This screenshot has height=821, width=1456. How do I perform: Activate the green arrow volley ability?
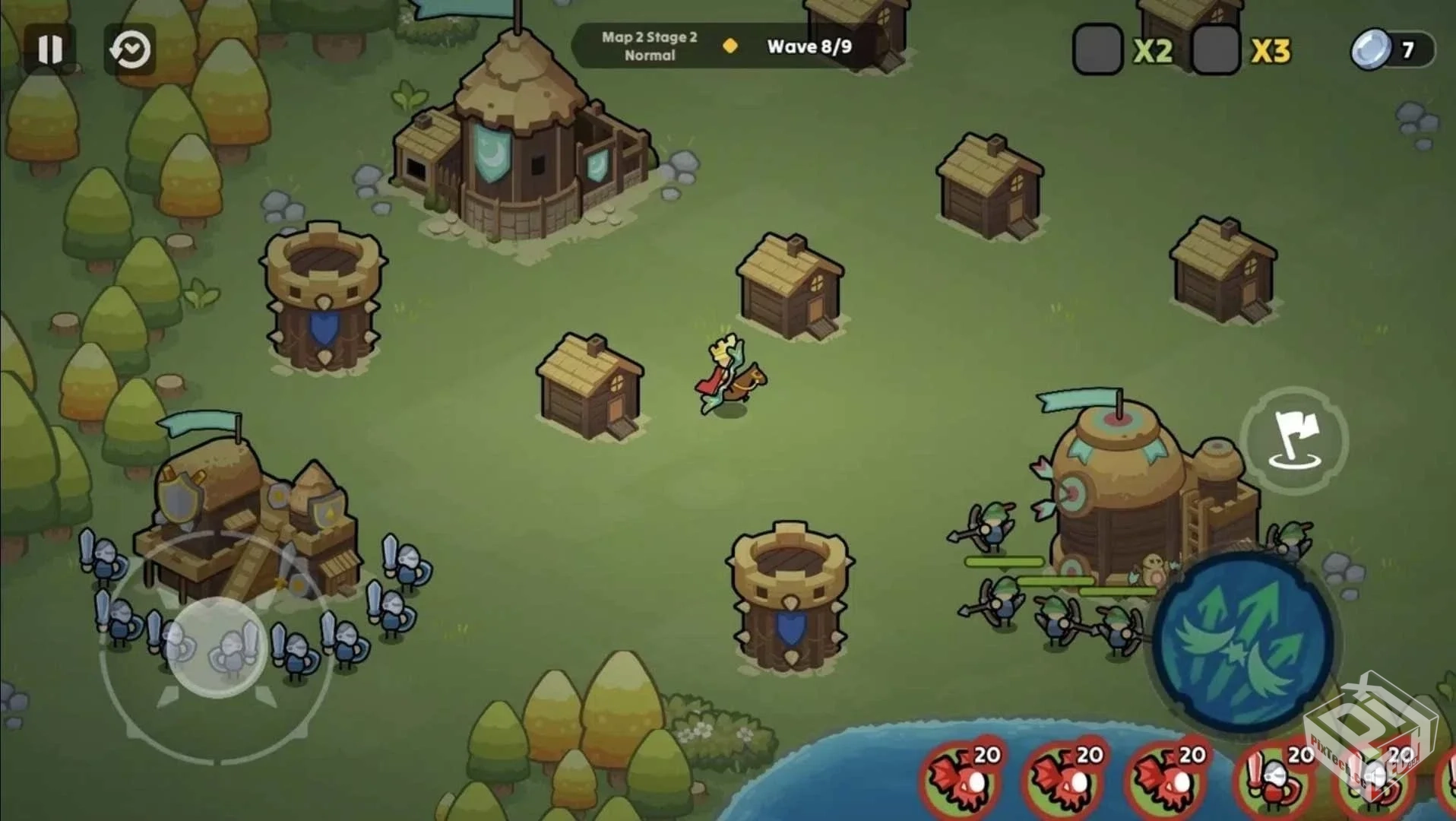1242,641
